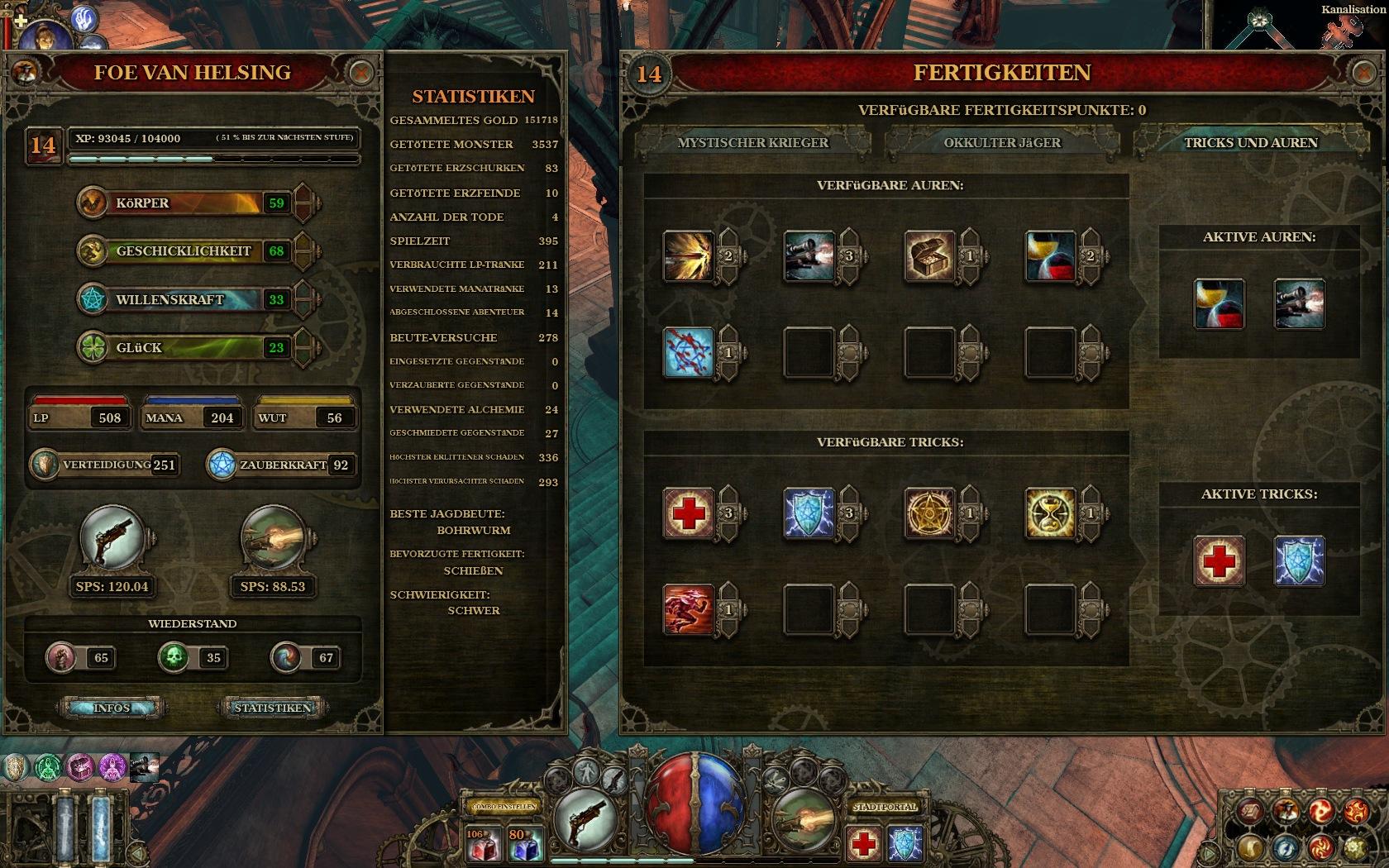Open the Combo Einstellen settings
The width and height of the screenshot is (1389, 868).
click(504, 807)
